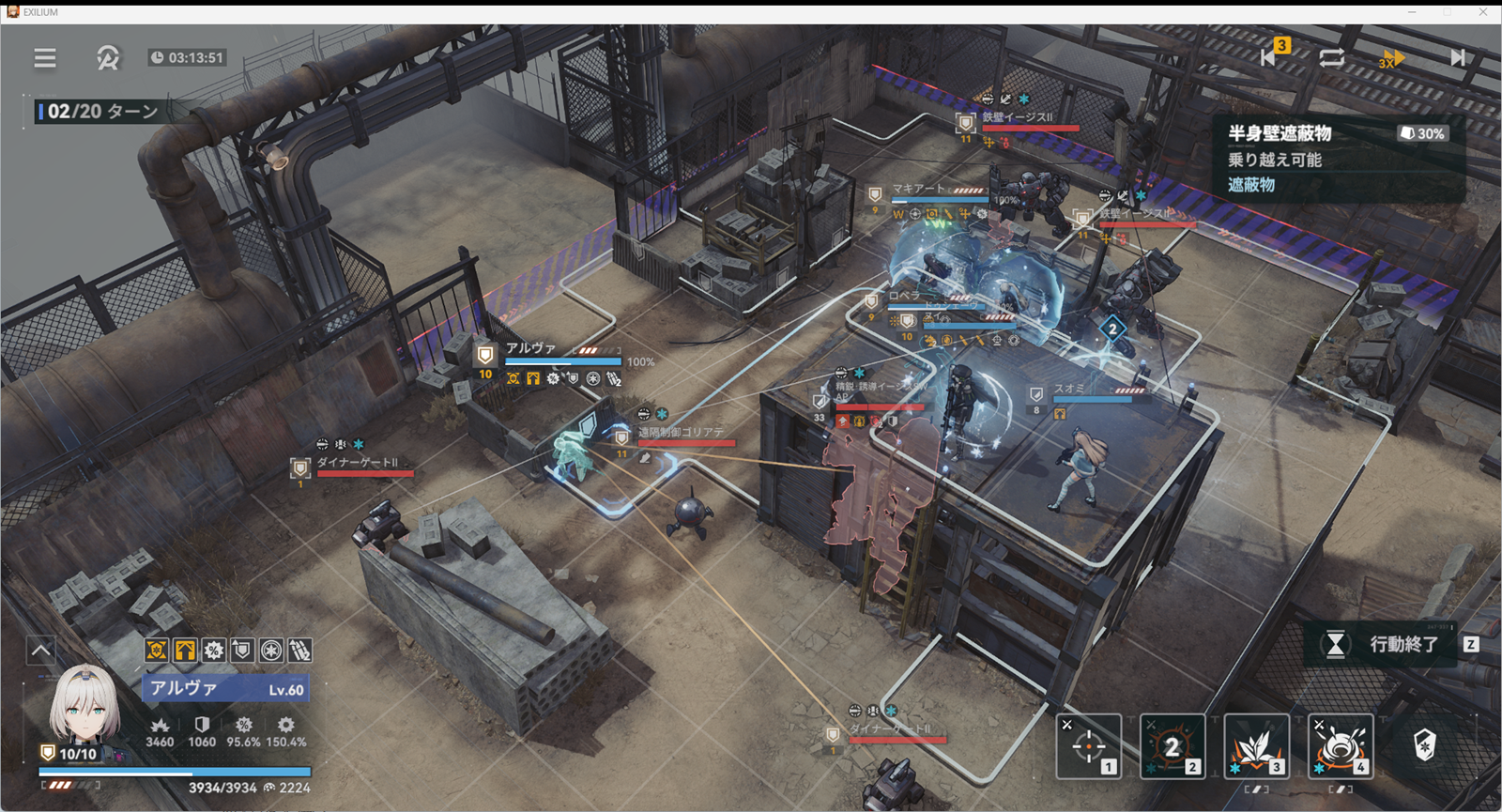Choose the second skill showing cooldown 2

click(1172, 746)
